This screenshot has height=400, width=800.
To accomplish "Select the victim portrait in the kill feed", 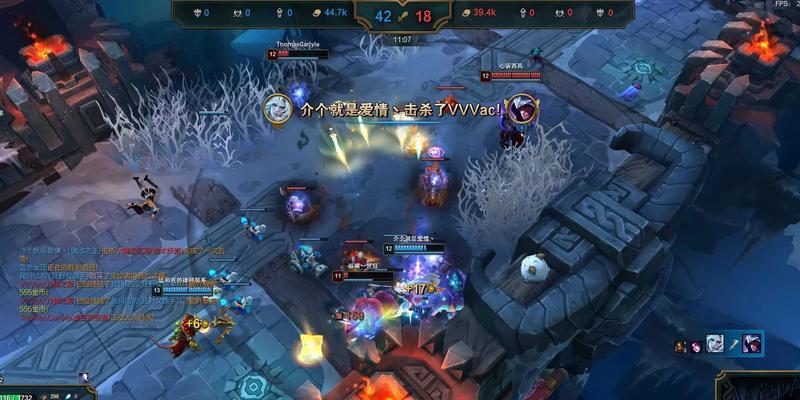I will 750,344.
